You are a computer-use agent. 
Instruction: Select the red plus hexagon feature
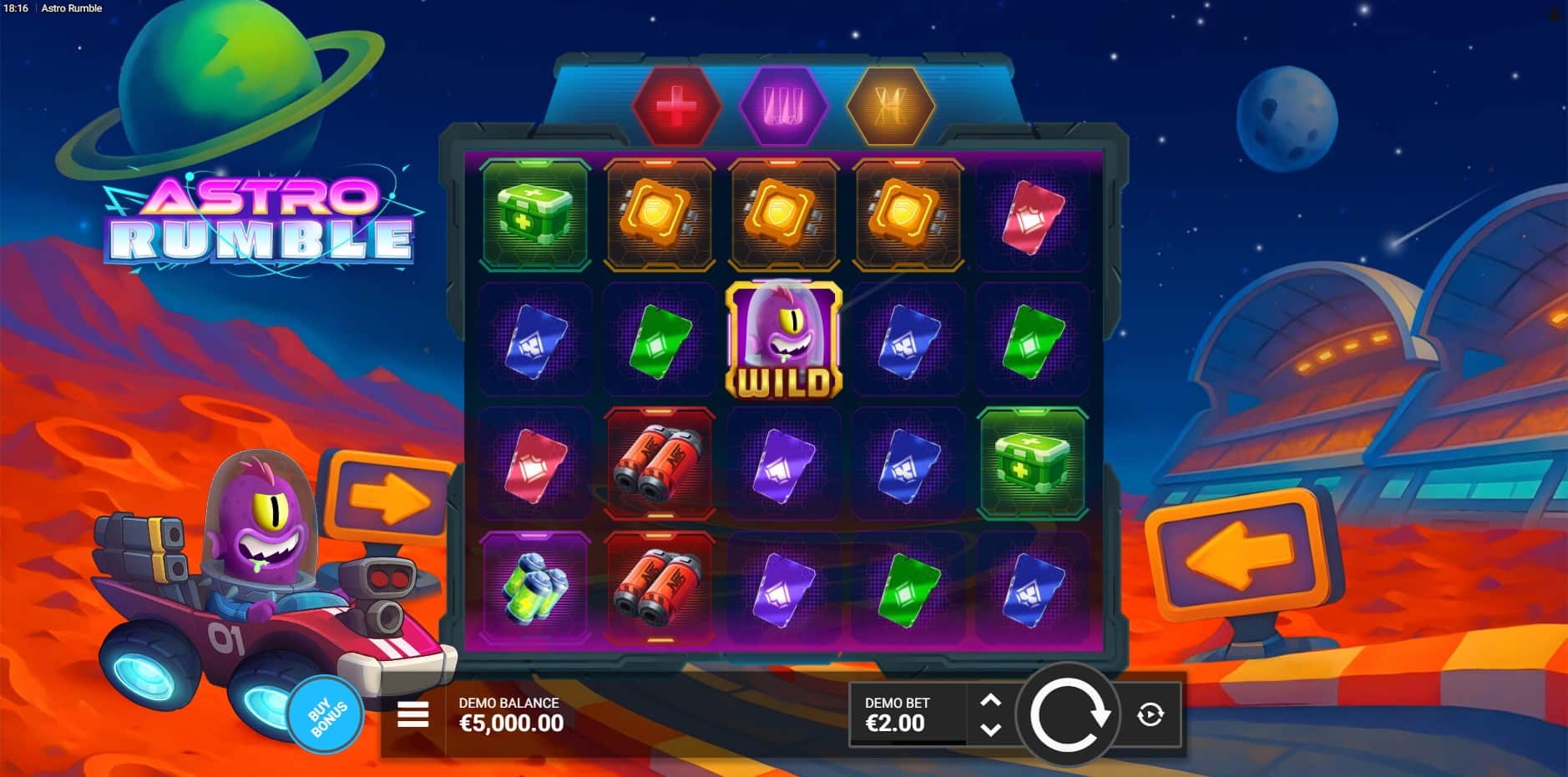(676, 108)
